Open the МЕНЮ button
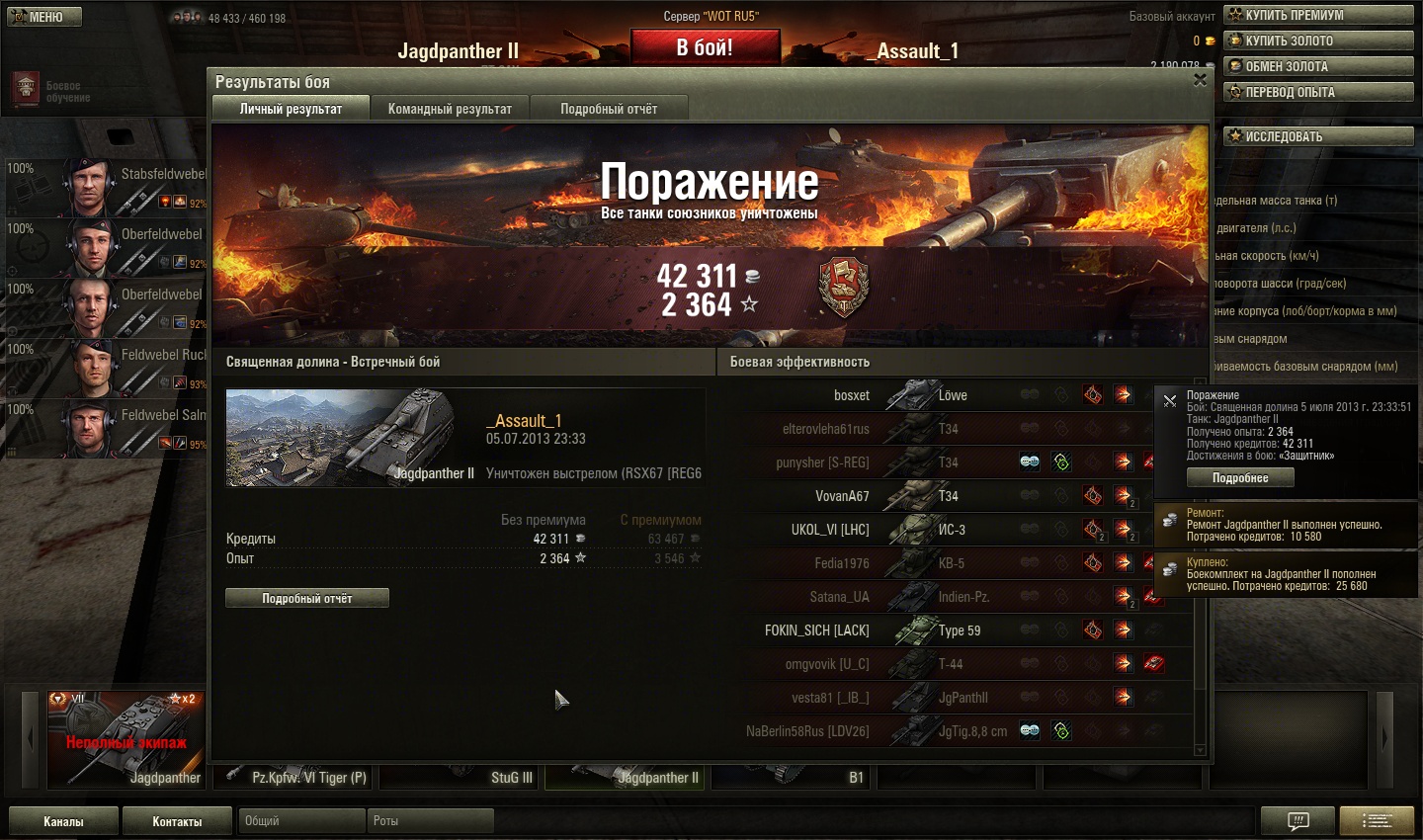The width and height of the screenshot is (1423, 840). point(44,17)
